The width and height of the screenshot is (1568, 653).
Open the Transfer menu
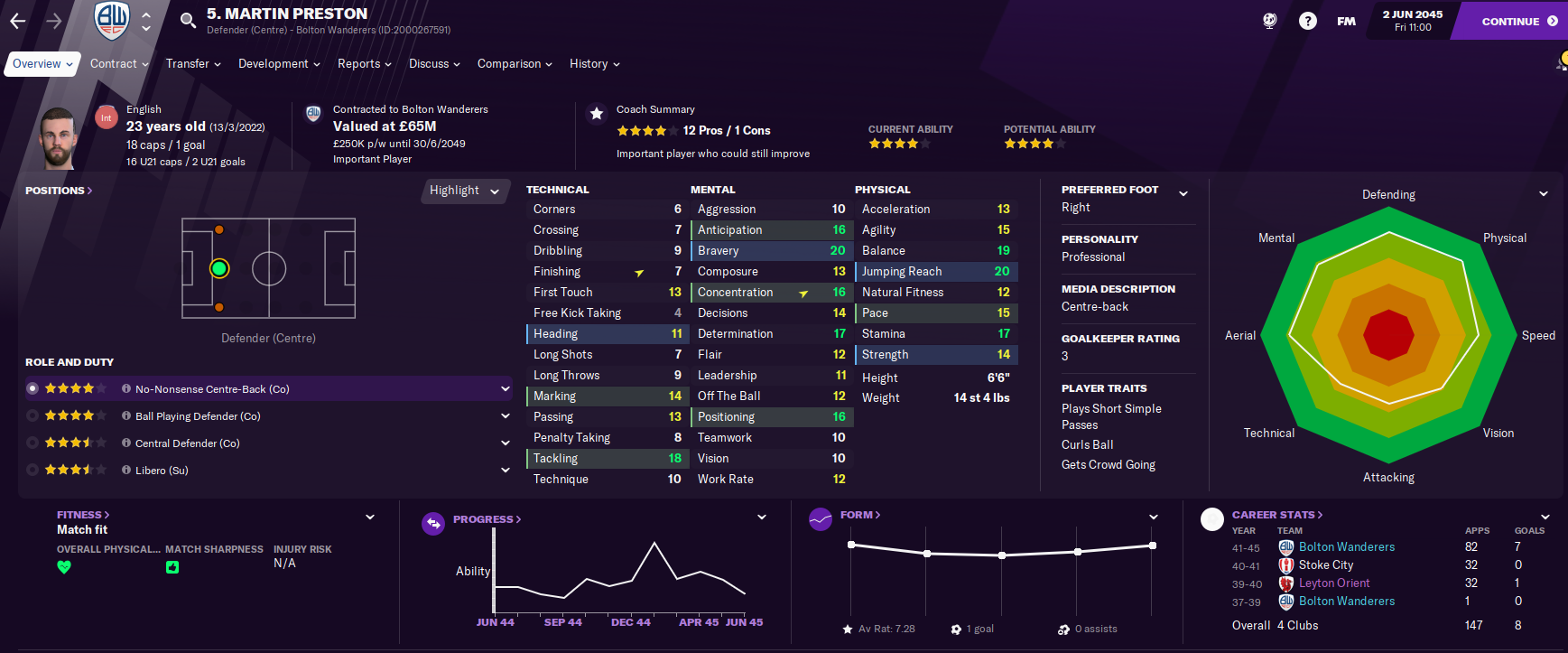coord(193,64)
